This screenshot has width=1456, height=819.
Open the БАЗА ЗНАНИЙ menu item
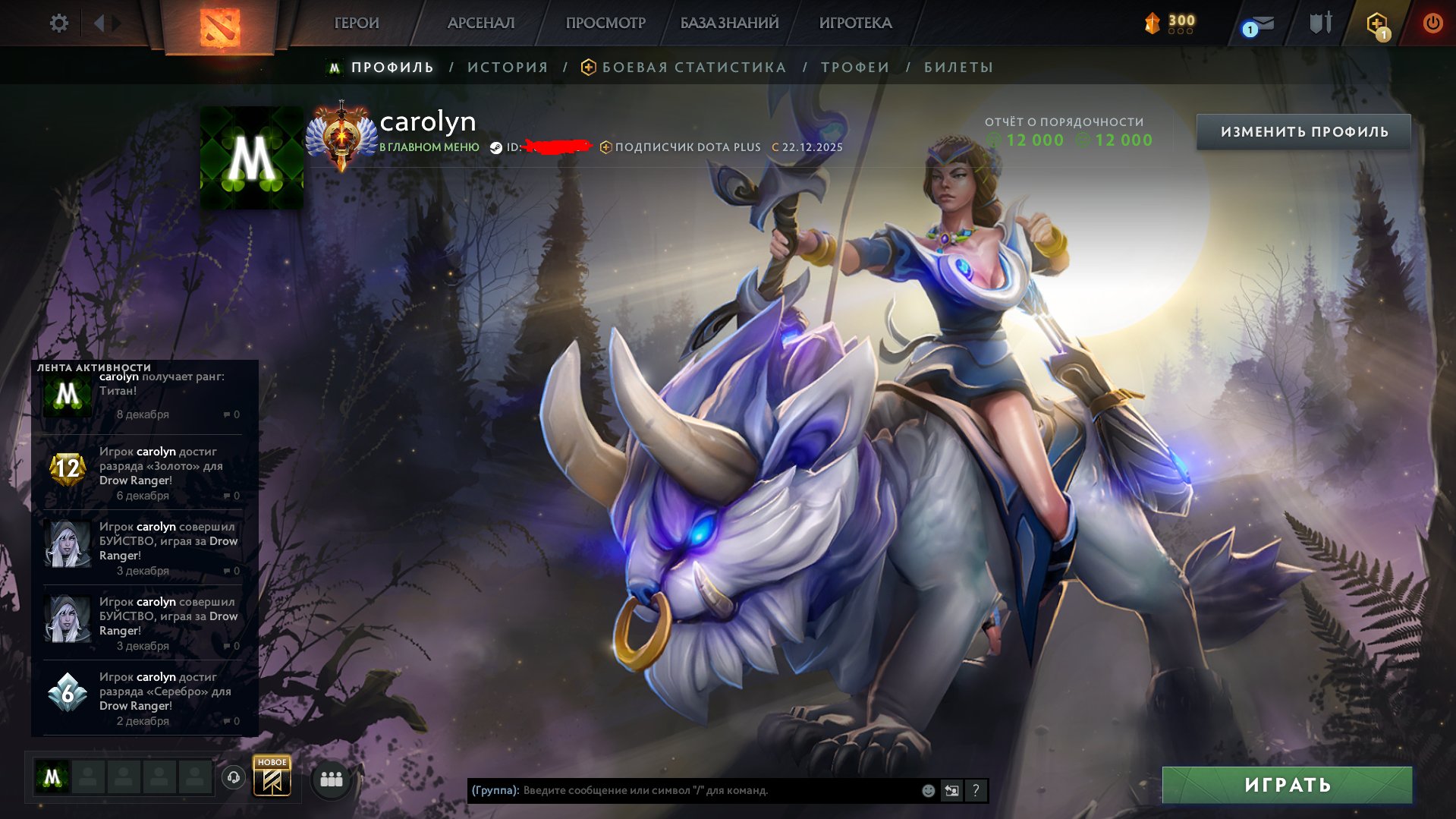pyautogui.click(x=728, y=23)
